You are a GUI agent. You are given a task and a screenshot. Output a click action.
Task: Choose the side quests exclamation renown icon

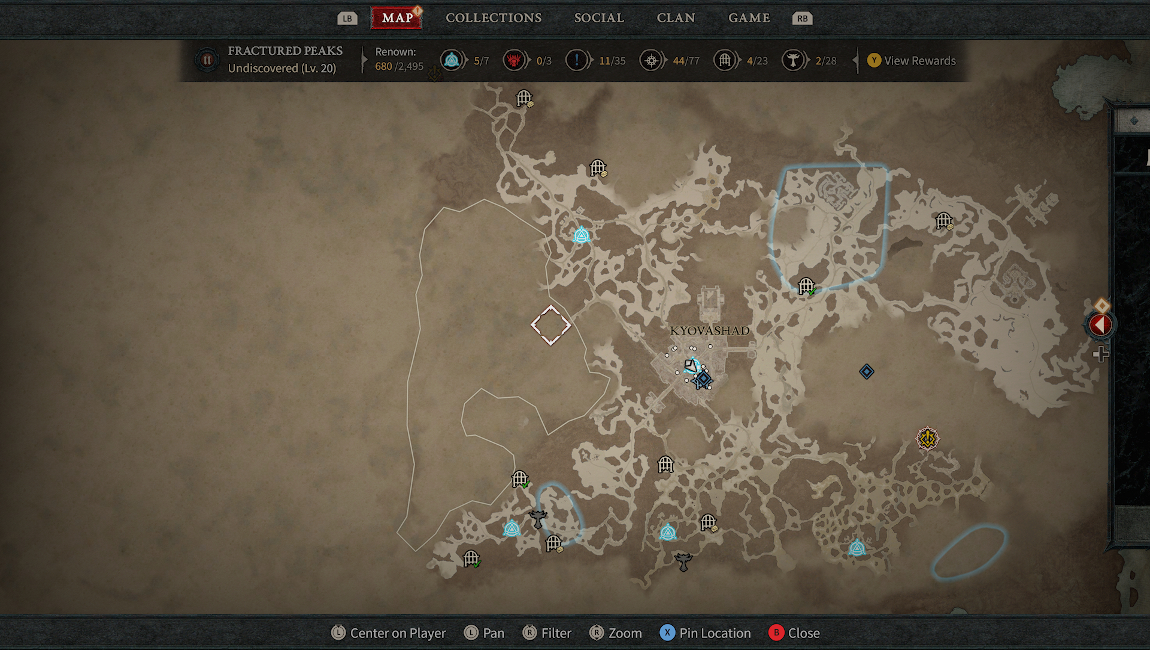(577, 61)
